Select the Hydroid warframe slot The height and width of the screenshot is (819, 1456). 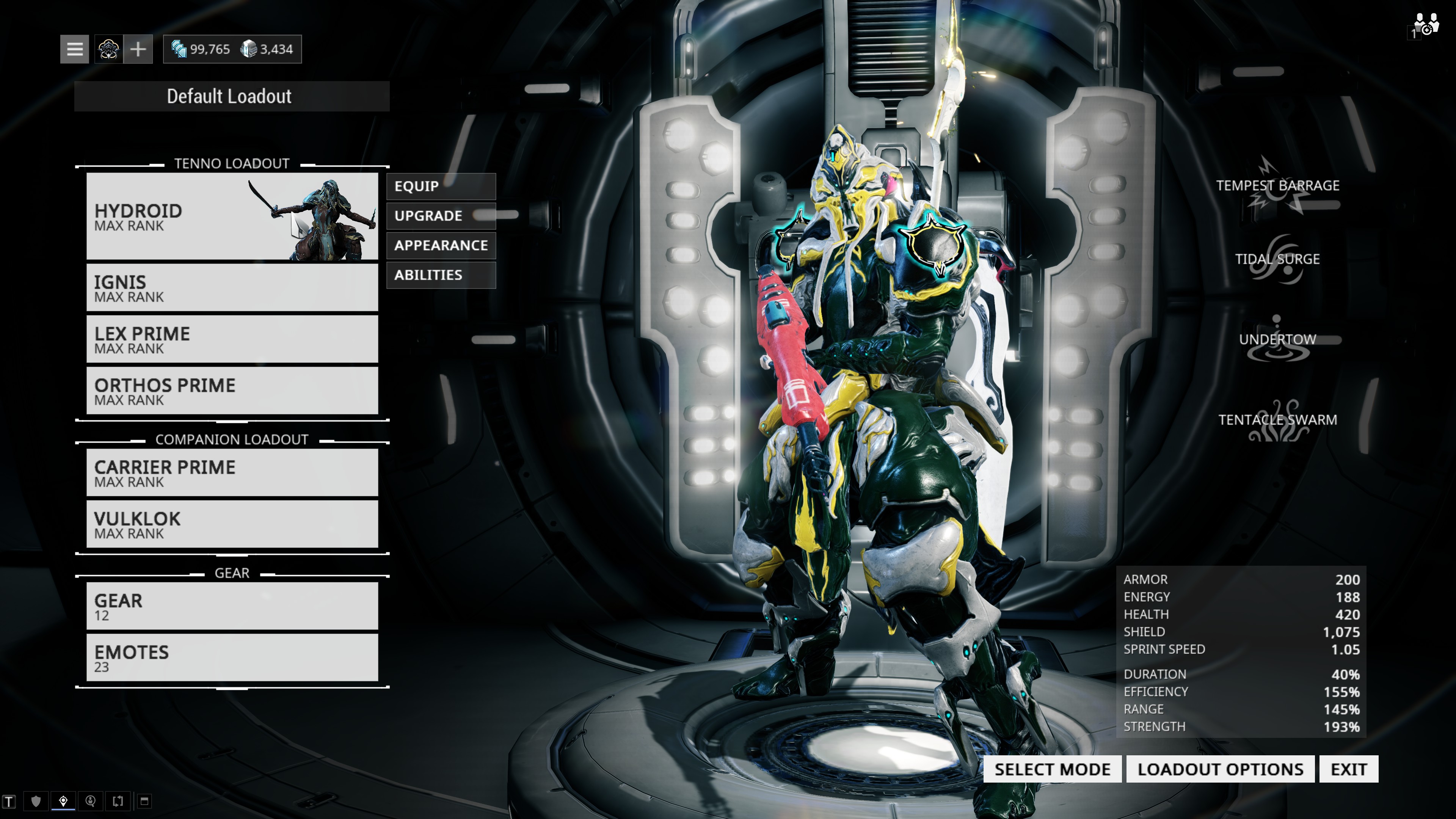coord(232,217)
